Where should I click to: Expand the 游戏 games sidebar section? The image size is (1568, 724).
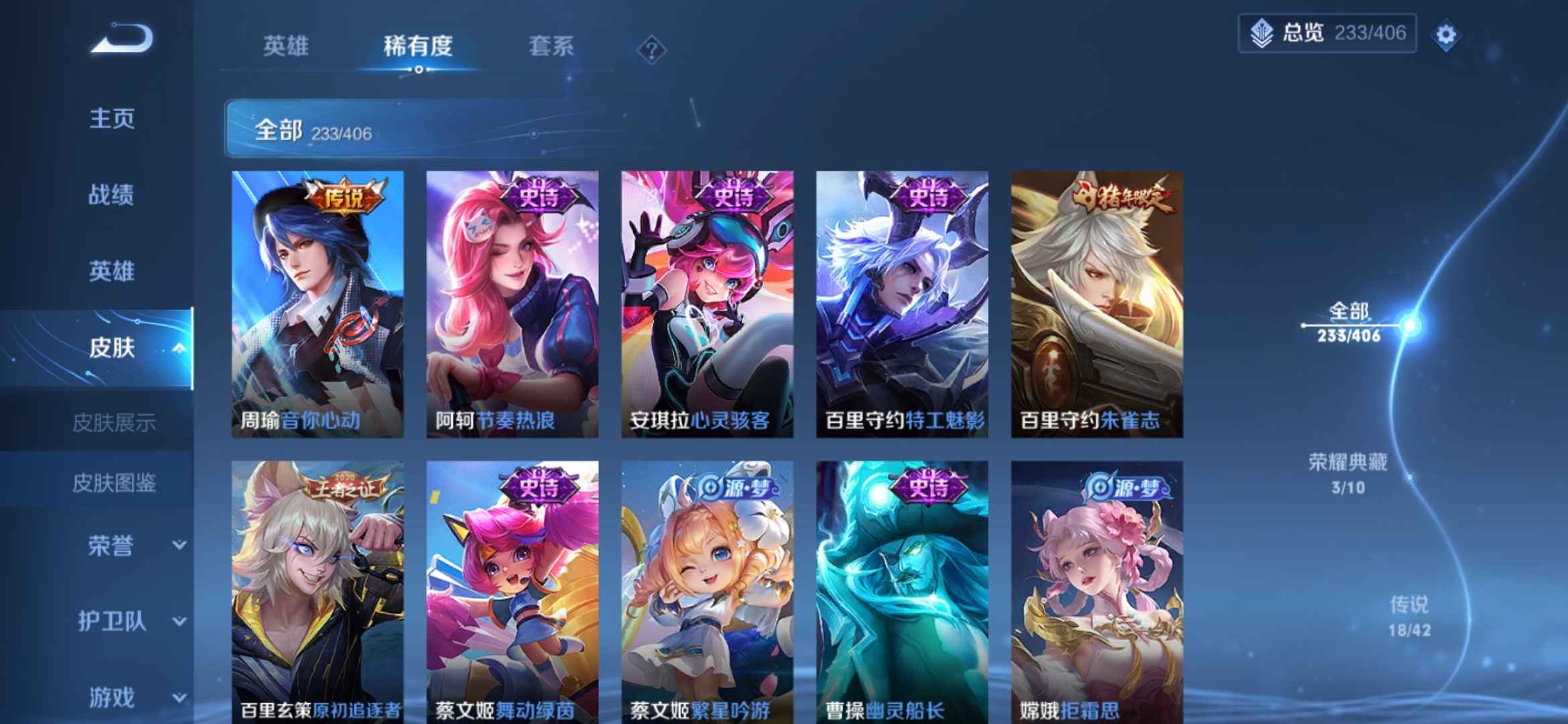pos(111,697)
